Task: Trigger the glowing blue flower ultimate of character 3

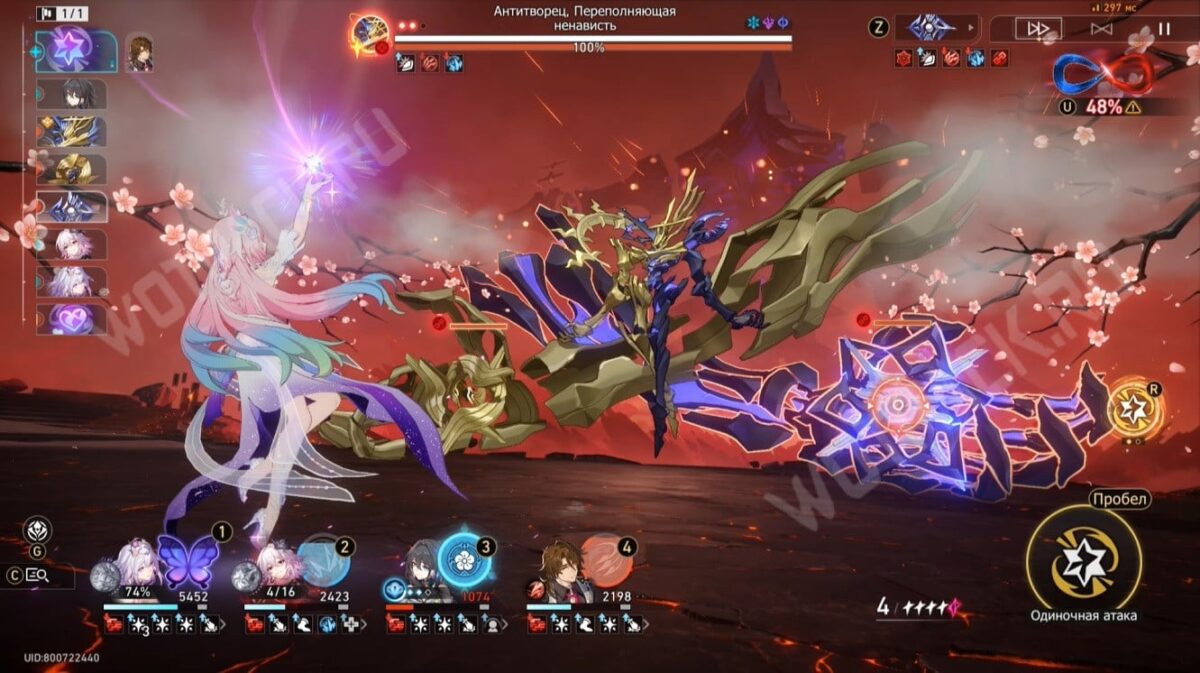Action: pos(464,560)
